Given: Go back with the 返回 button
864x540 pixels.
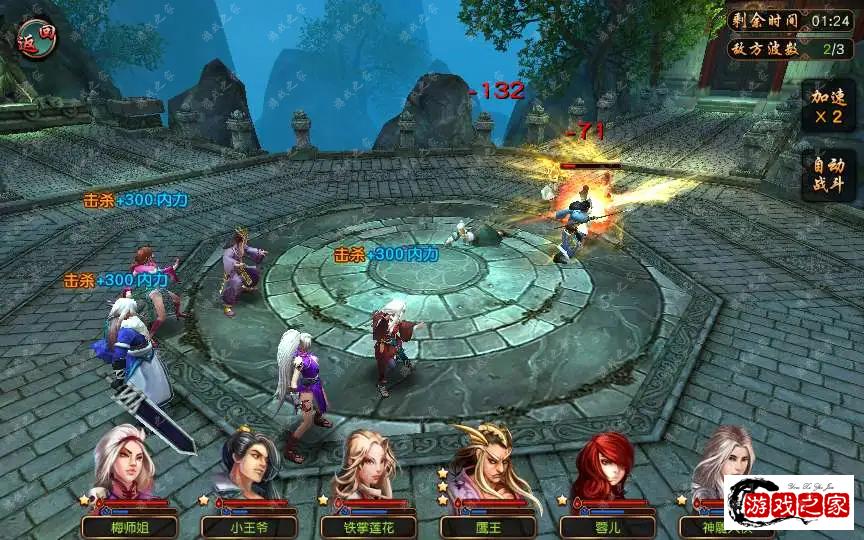Looking at the screenshot, I should pyautogui.click(x=36, y=41).
